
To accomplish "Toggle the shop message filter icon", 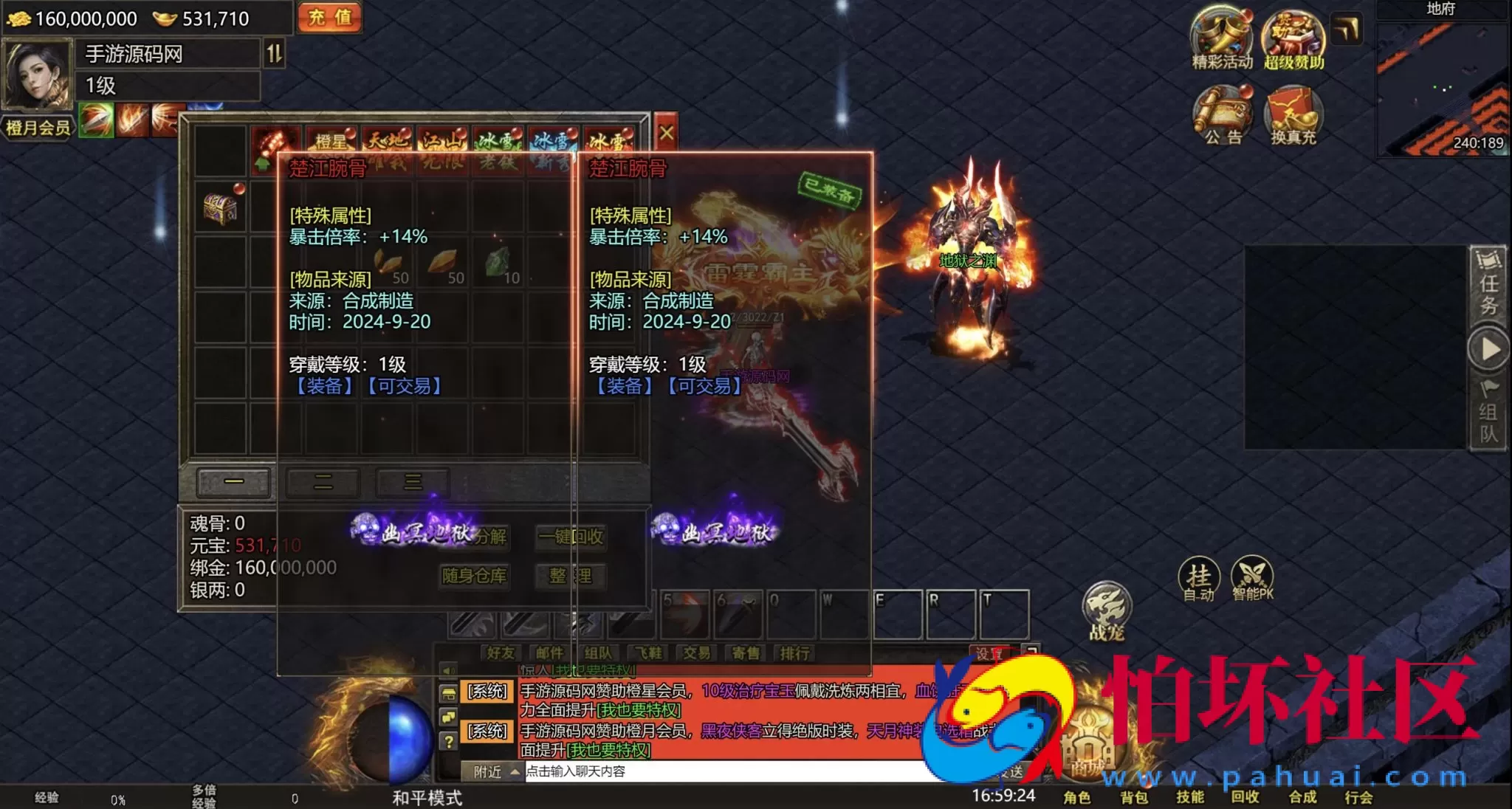I will (449, 692).
